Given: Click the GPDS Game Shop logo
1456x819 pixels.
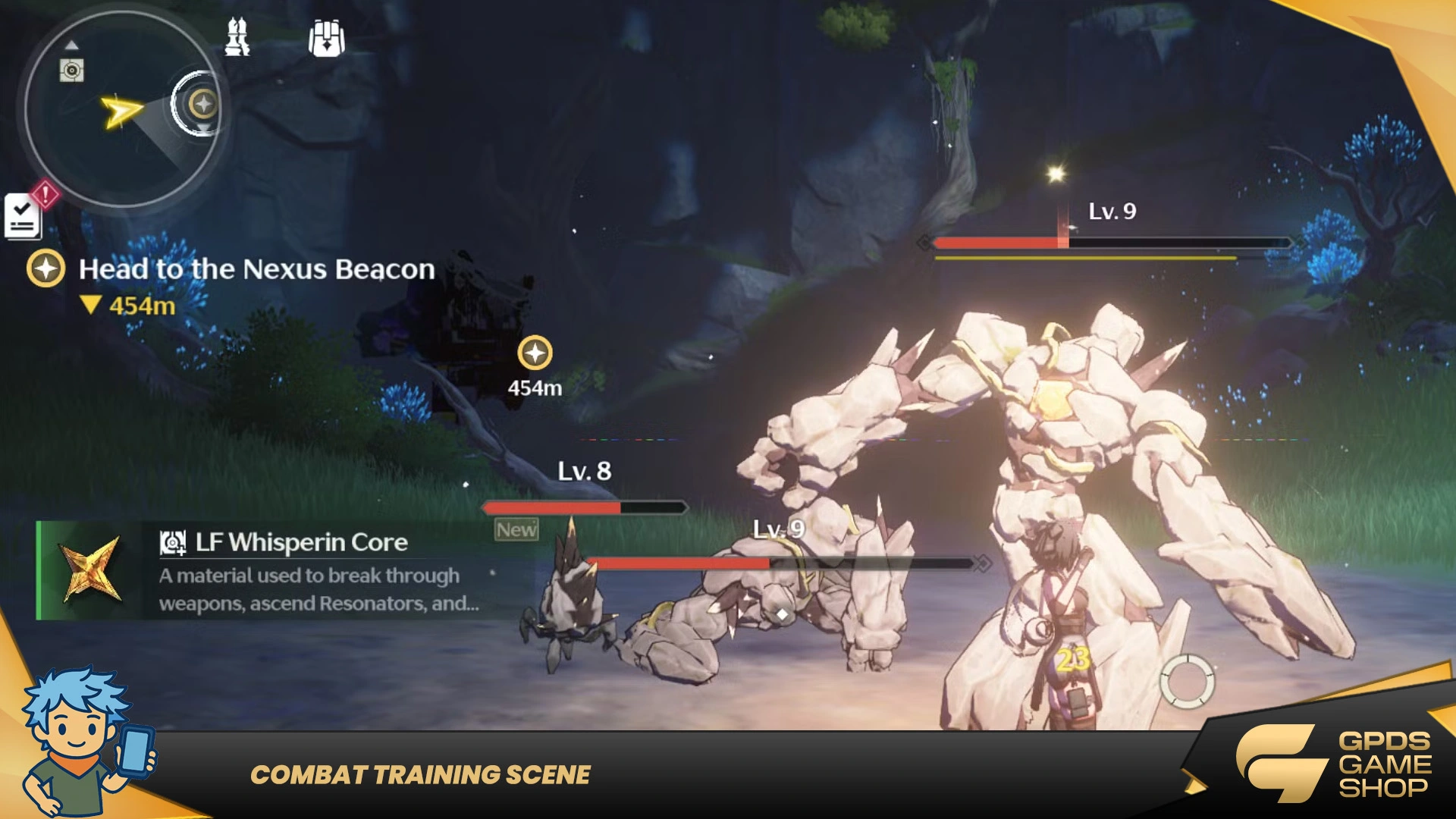Looking at the screenshot, I should (x=1335, y=763).
